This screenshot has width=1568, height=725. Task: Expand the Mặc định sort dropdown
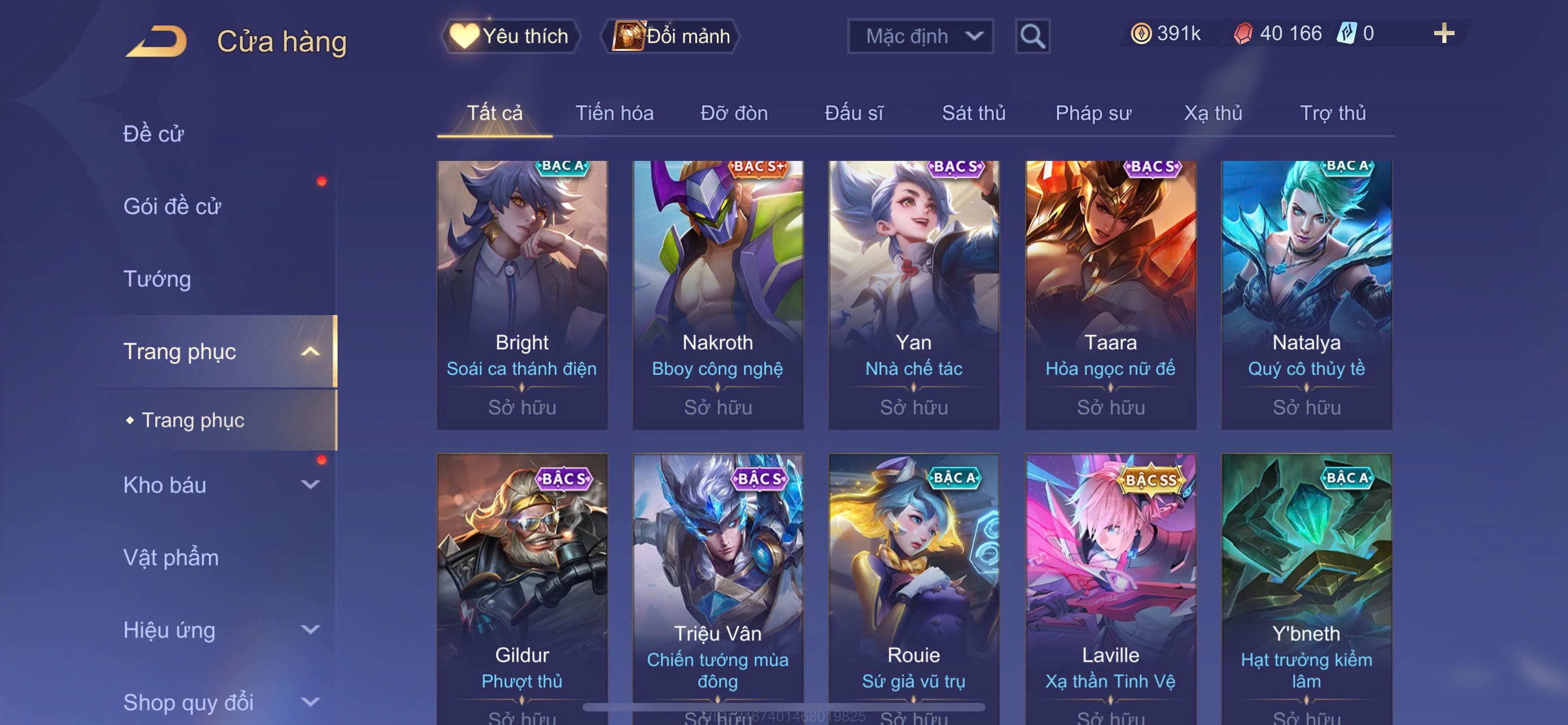click(919, 37)
